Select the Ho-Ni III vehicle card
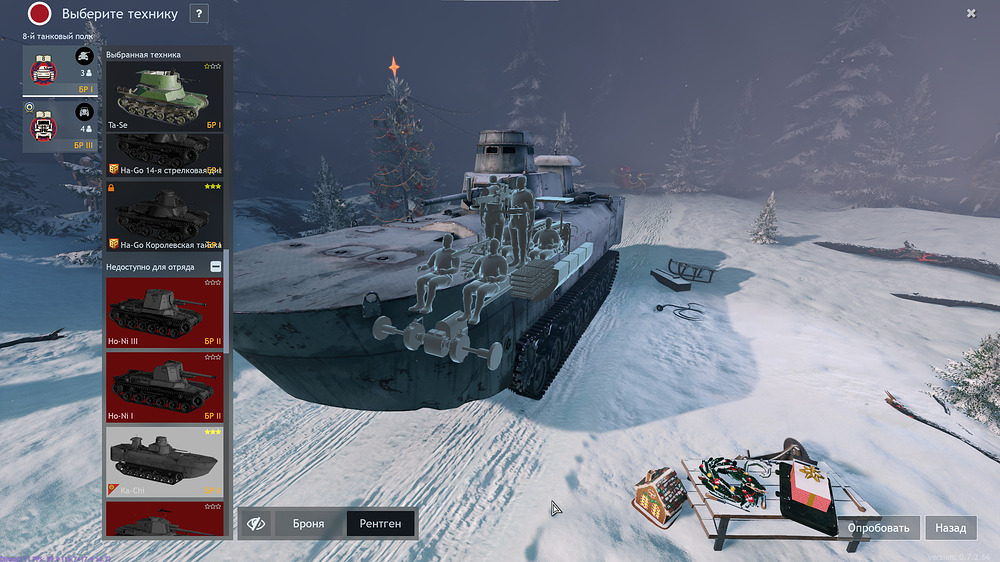This screenshot has height=562, width=1000. click(165, 314)
